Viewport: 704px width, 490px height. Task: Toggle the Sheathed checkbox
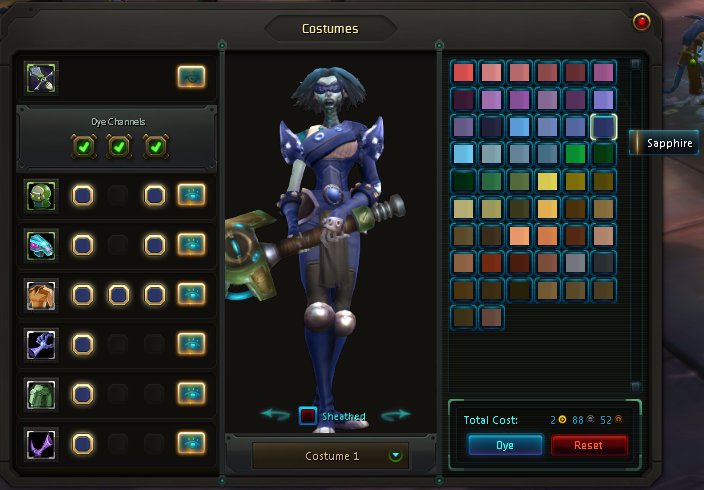pos(308,415)
